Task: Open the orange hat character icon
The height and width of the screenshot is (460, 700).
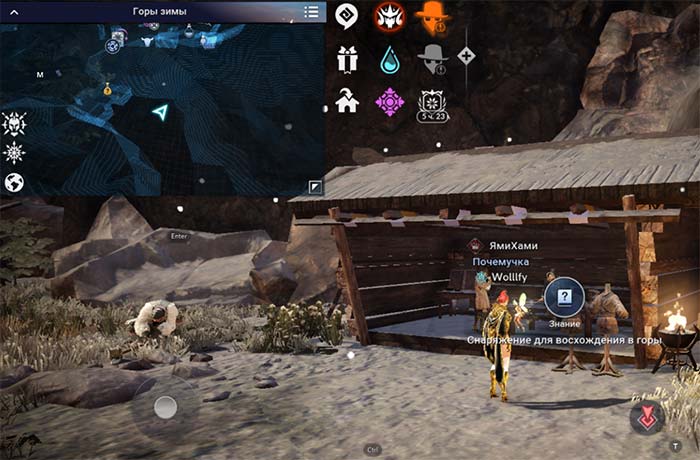Action: coord(432,16)
